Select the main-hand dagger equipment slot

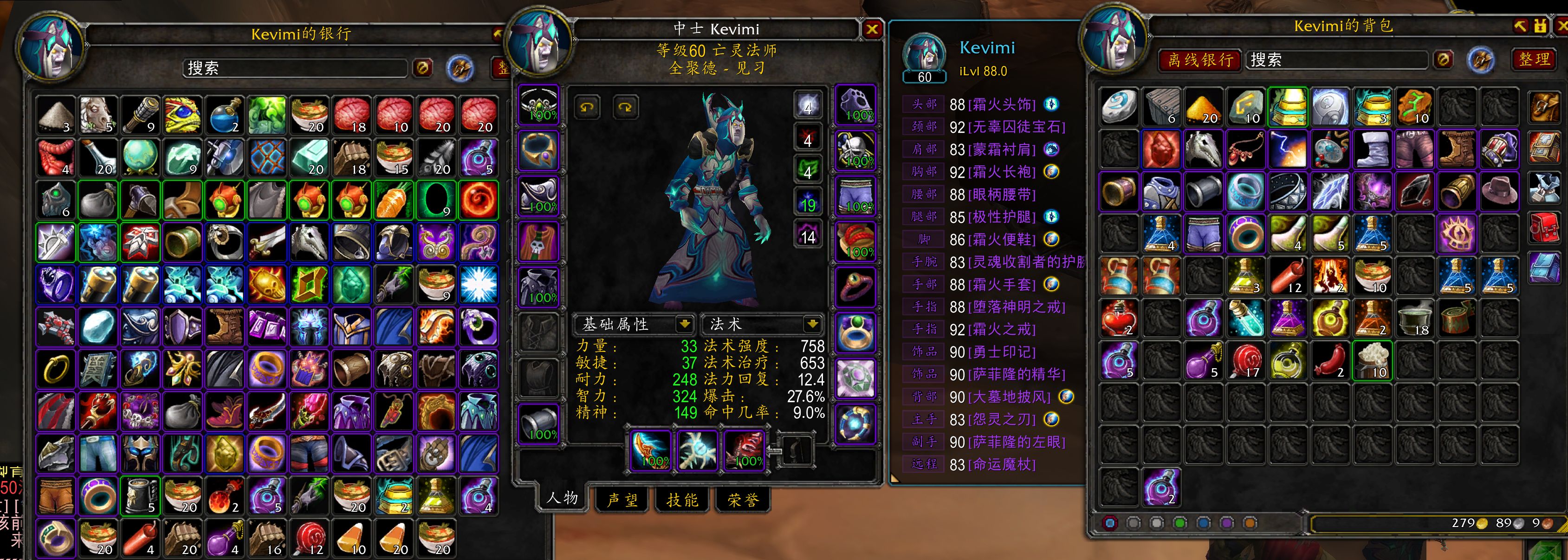[650, 450]
